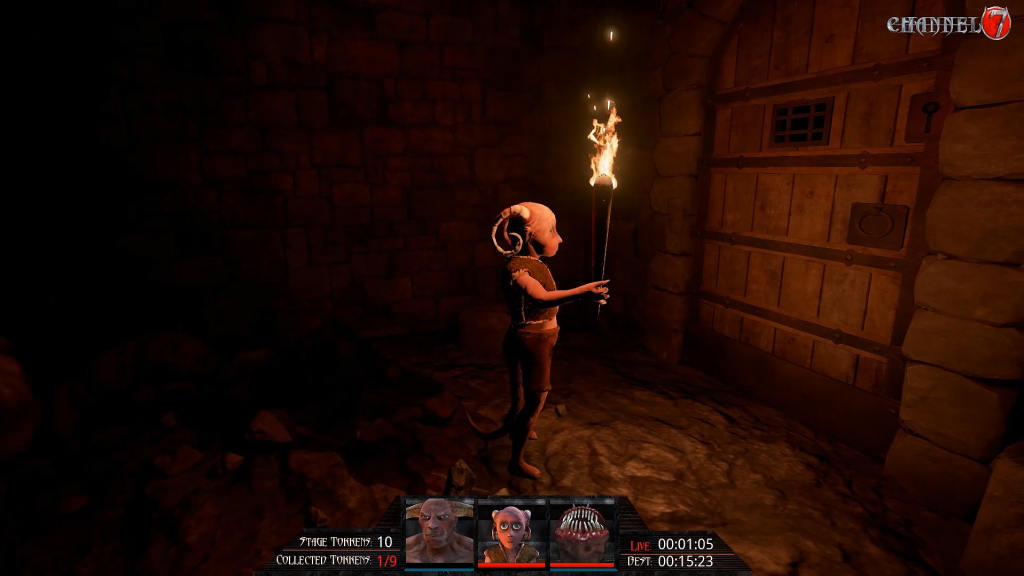Image resolution: width=1024 pixels, height=576 pixels.
Task: Switch to the toothy maw monster portrait
Action: click(583, 532)
